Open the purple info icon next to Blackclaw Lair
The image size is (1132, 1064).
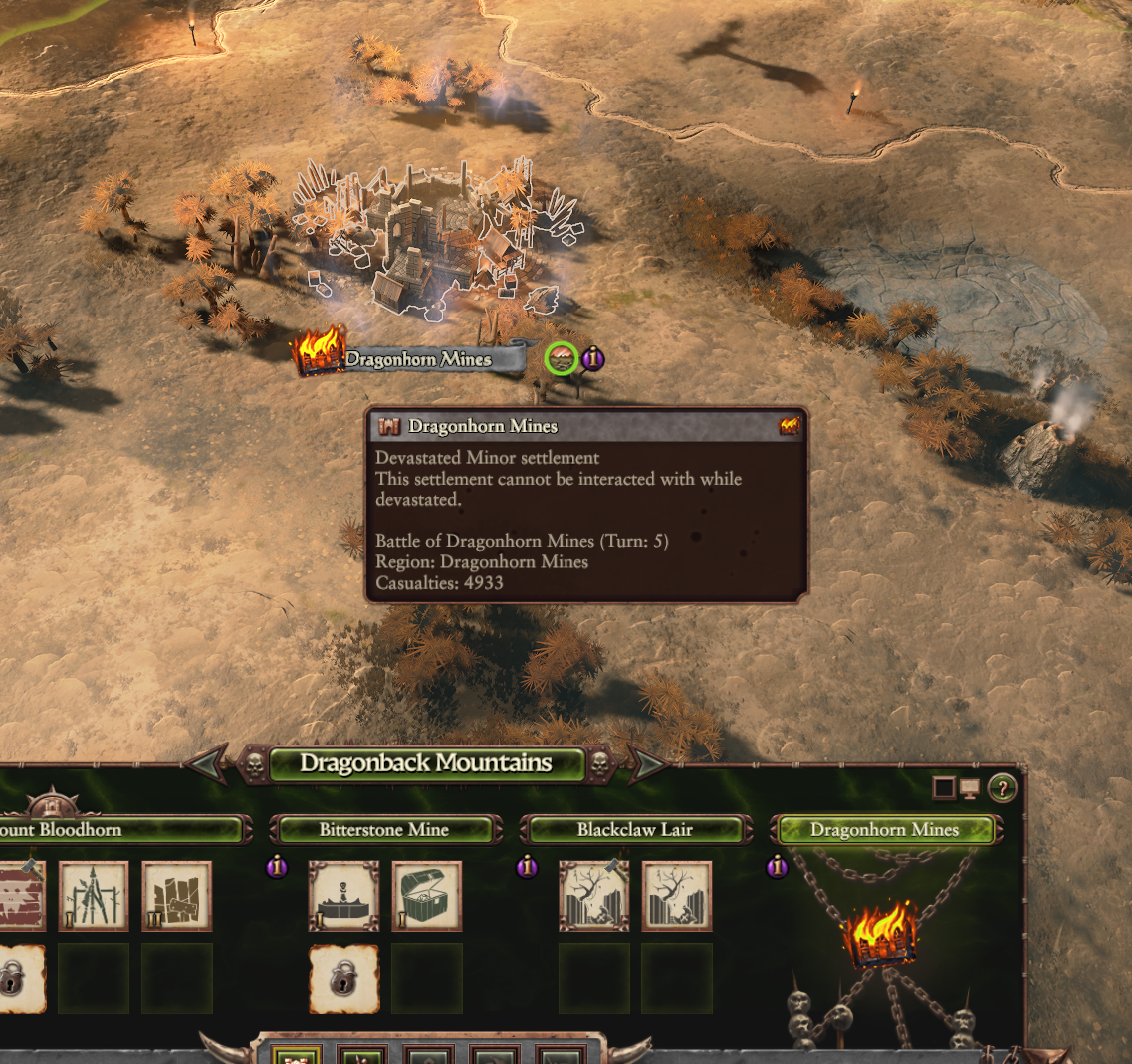[x=527, y=868]
